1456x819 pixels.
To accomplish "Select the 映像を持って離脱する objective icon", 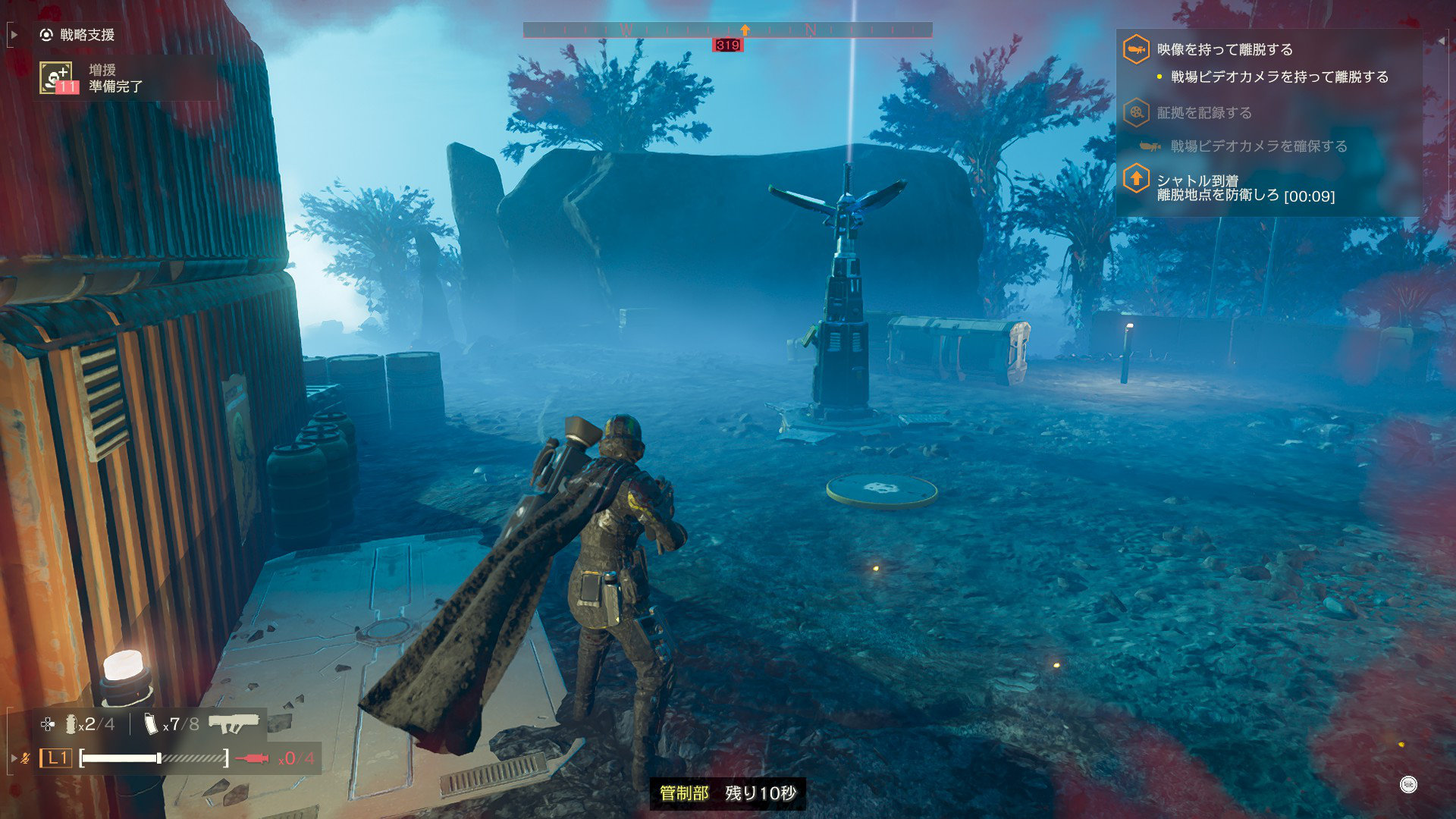I will 1135,50.
